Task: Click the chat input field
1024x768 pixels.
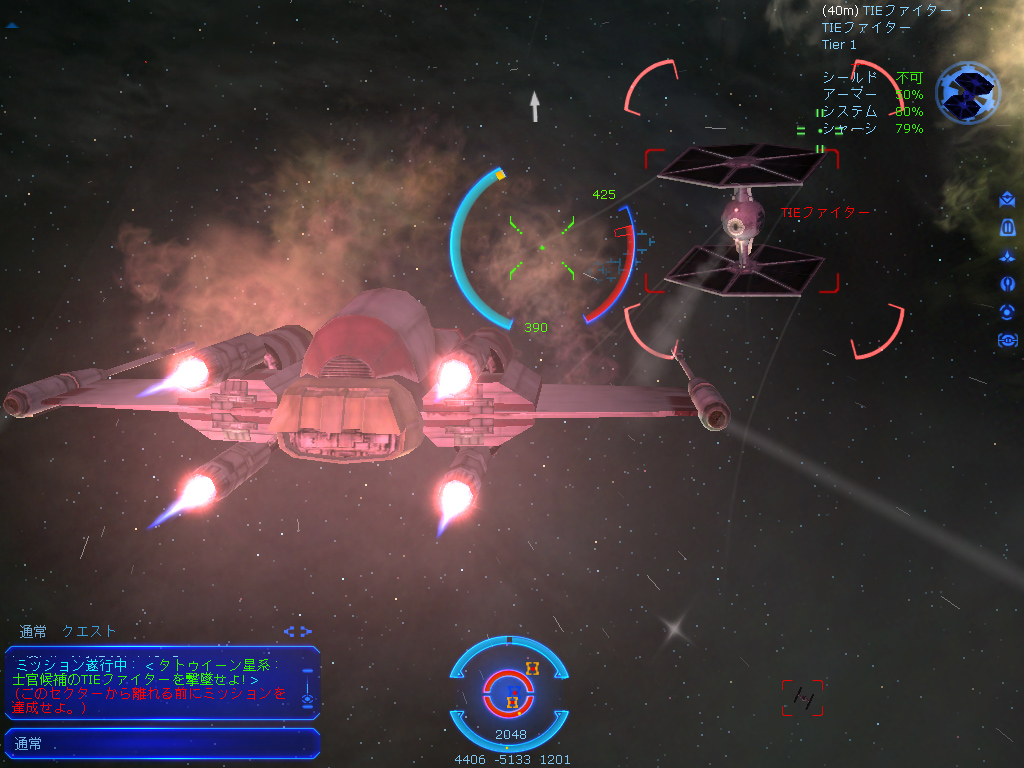Action: [x=162, y=744]
